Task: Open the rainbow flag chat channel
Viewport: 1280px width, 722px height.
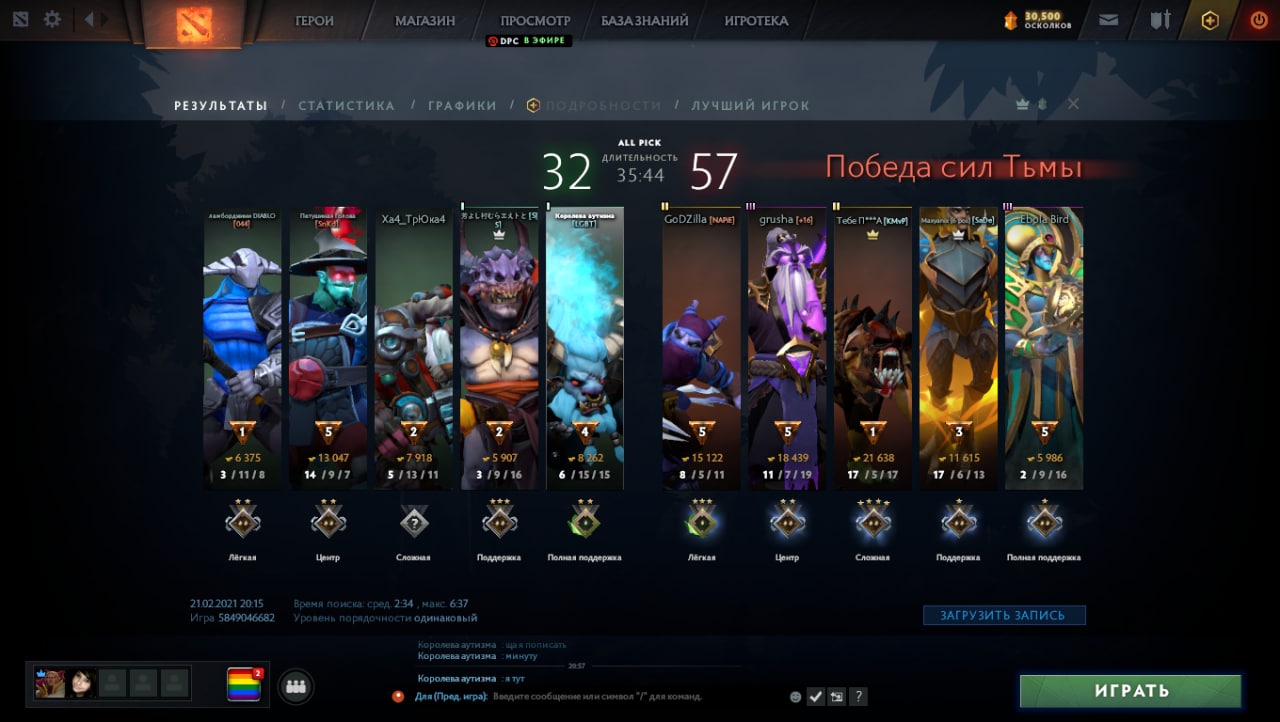Action: click(x=243, y=684)
